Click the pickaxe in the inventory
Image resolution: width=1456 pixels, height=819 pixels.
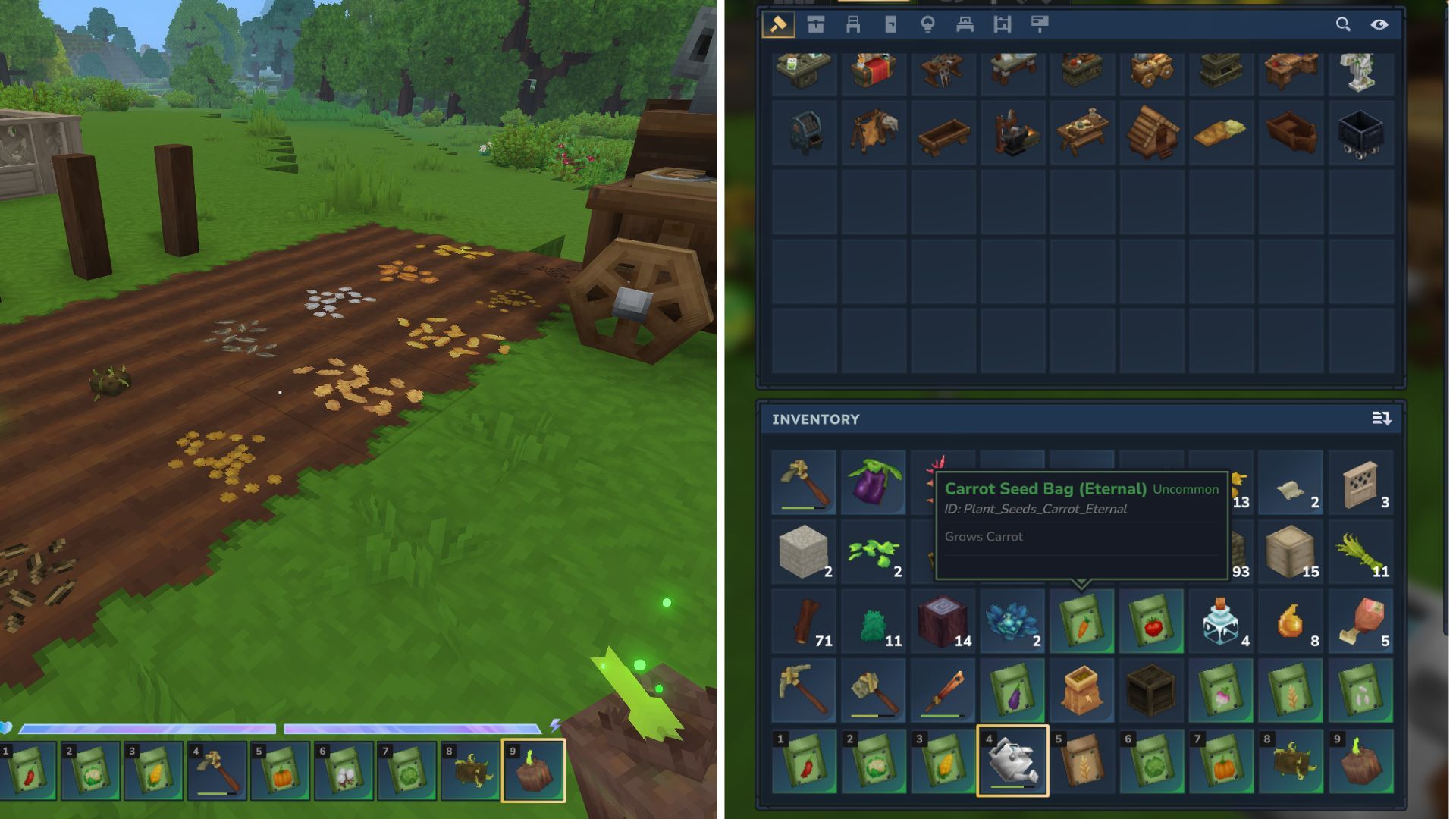804,689
